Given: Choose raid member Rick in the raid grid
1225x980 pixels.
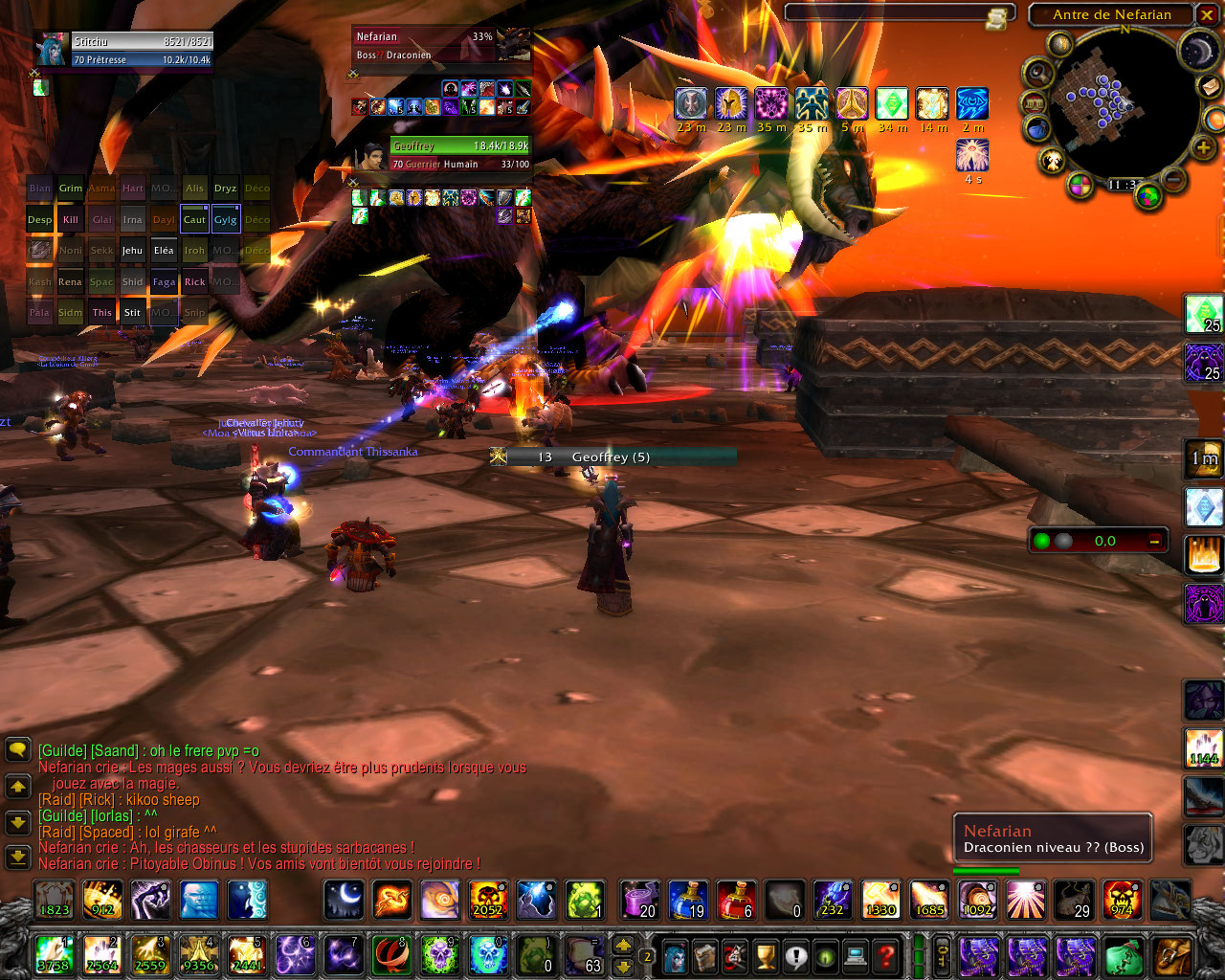Looking at the screenshot, I should pos(194,281).
